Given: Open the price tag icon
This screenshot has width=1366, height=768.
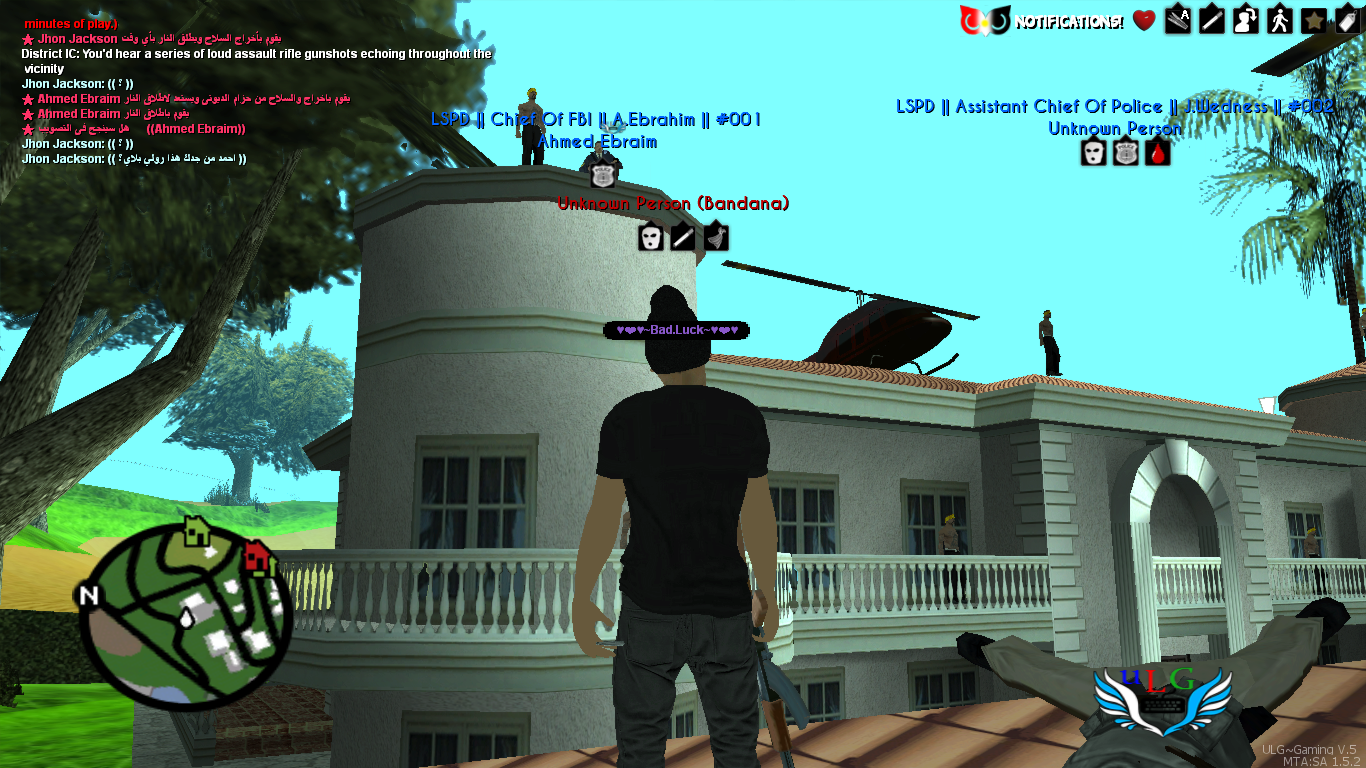Looking at the screenshot, I should point(1347,20).
